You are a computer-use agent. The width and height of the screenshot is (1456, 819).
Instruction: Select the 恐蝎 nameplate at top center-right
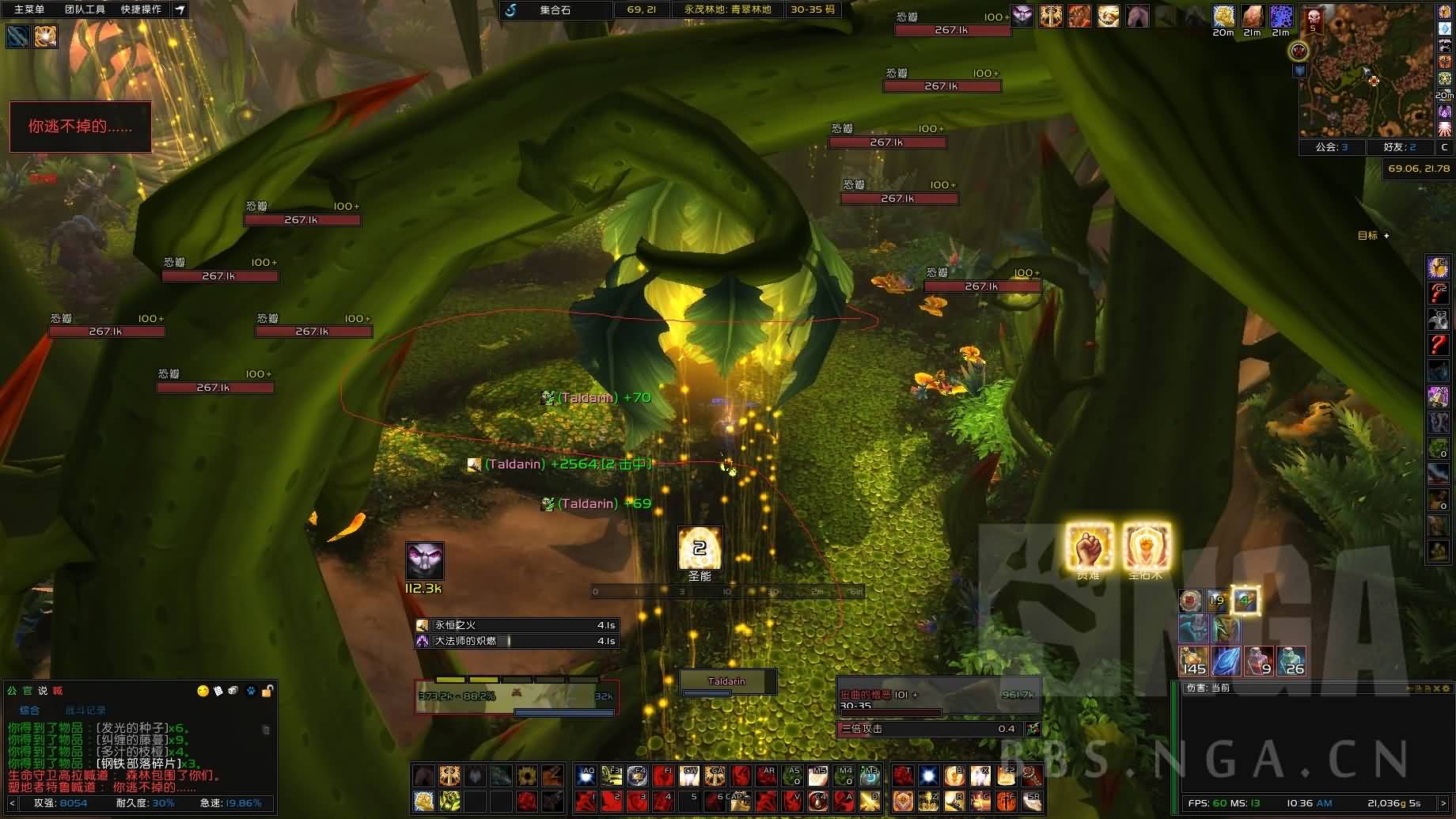953,30
